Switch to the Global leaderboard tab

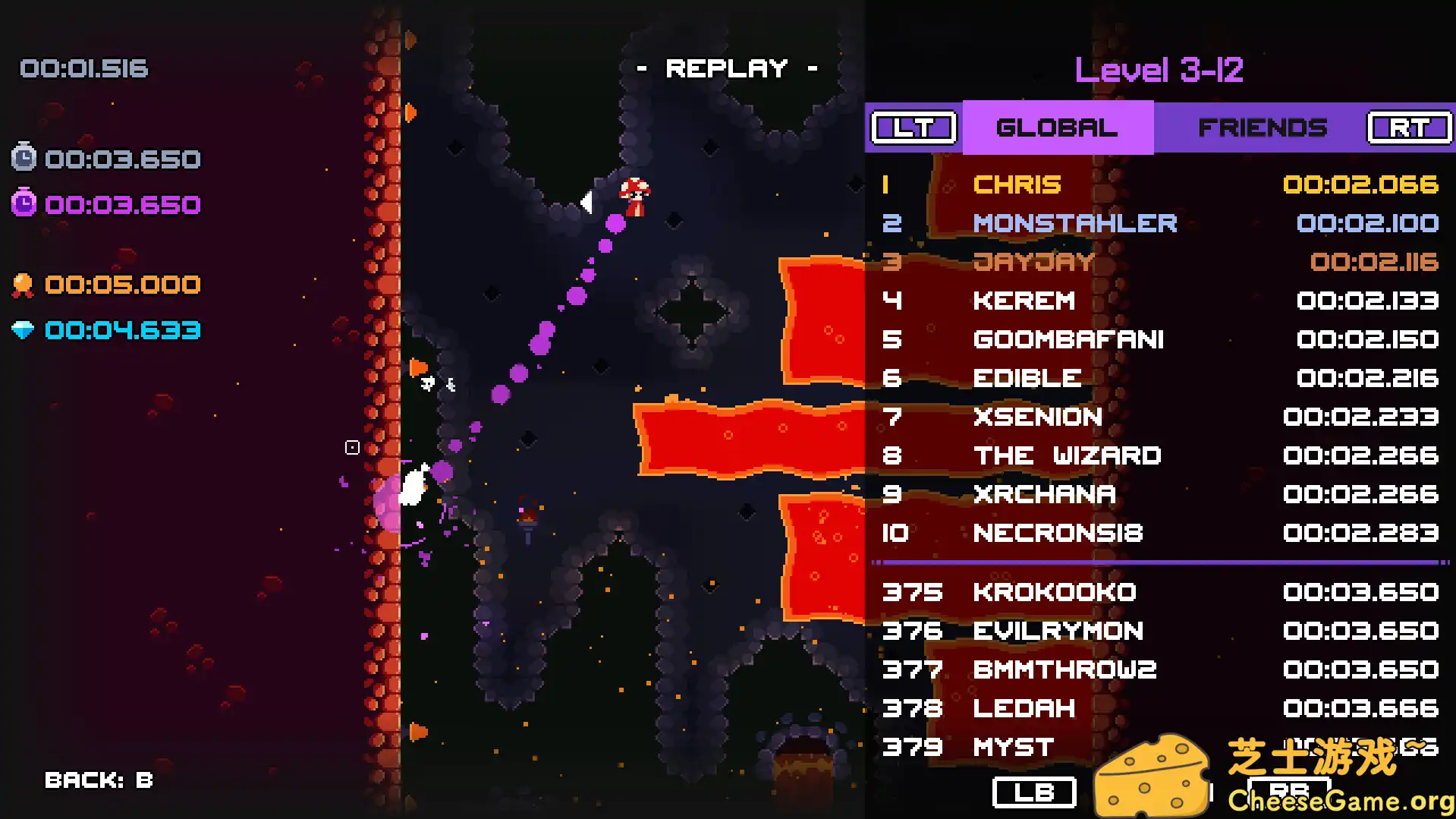point(1057,128)
